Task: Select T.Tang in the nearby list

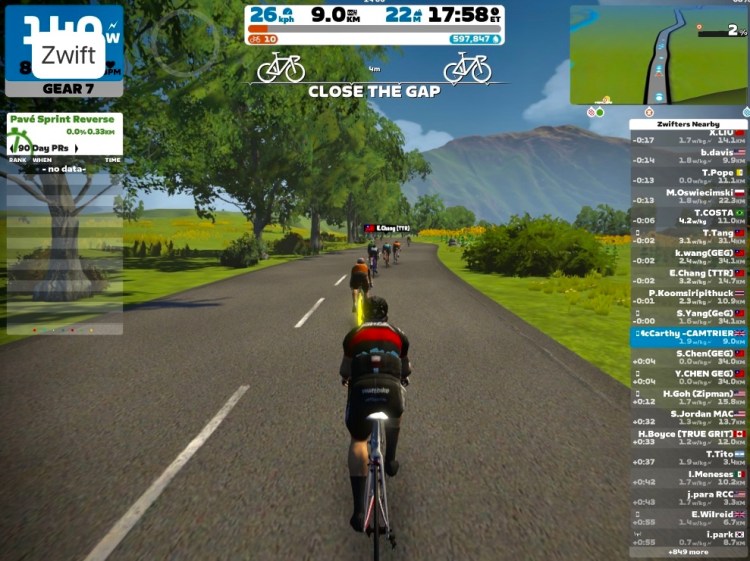Action: coord(689,236)
